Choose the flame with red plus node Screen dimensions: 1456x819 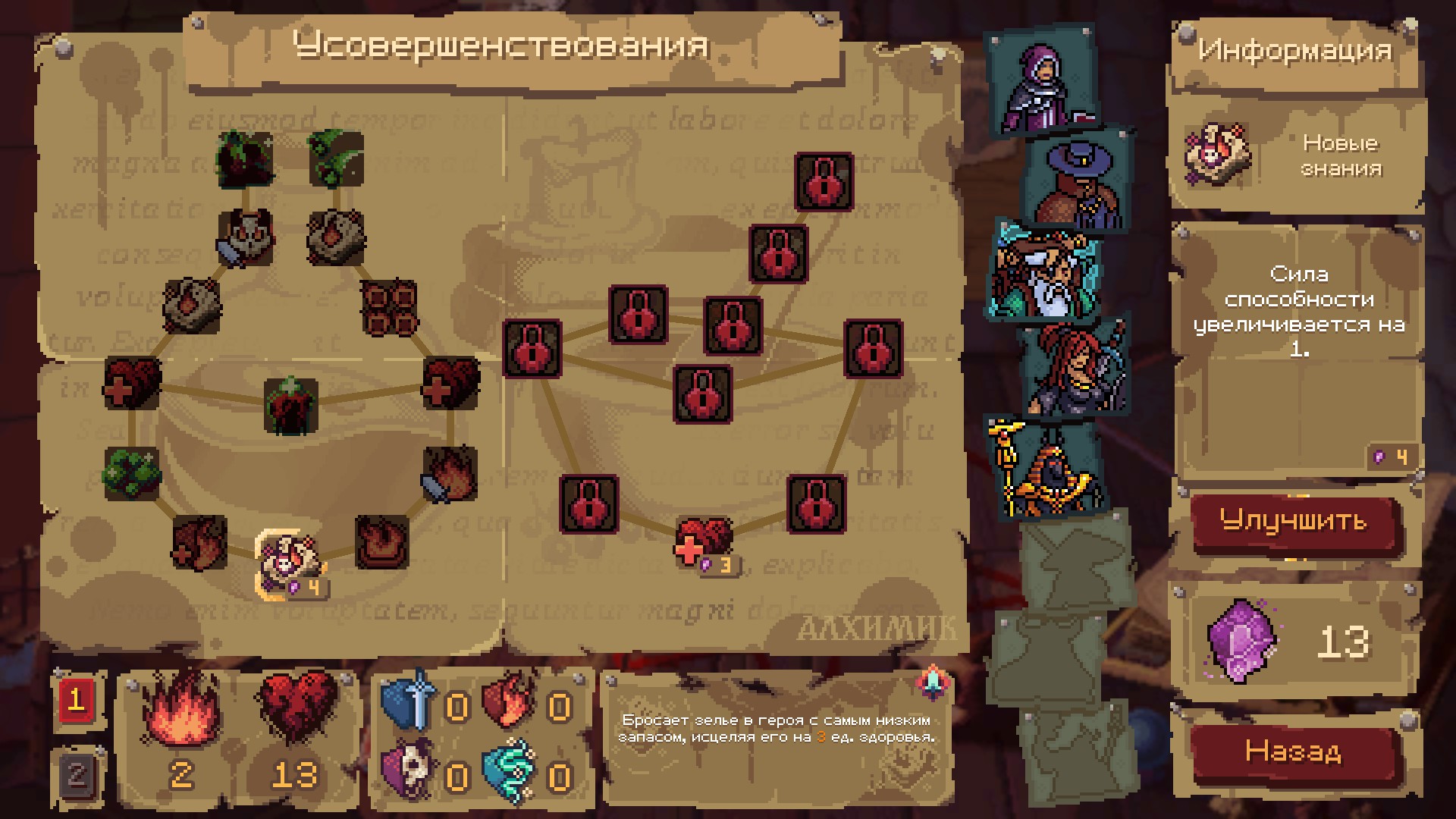(x=199, y=543)
